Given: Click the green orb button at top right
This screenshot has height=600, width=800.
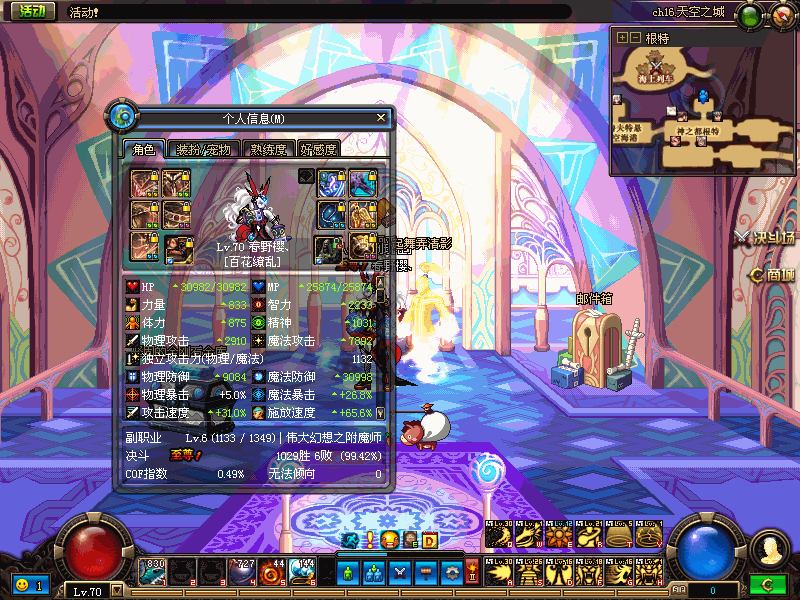Looking at the screenshot, I should point(749,15).
